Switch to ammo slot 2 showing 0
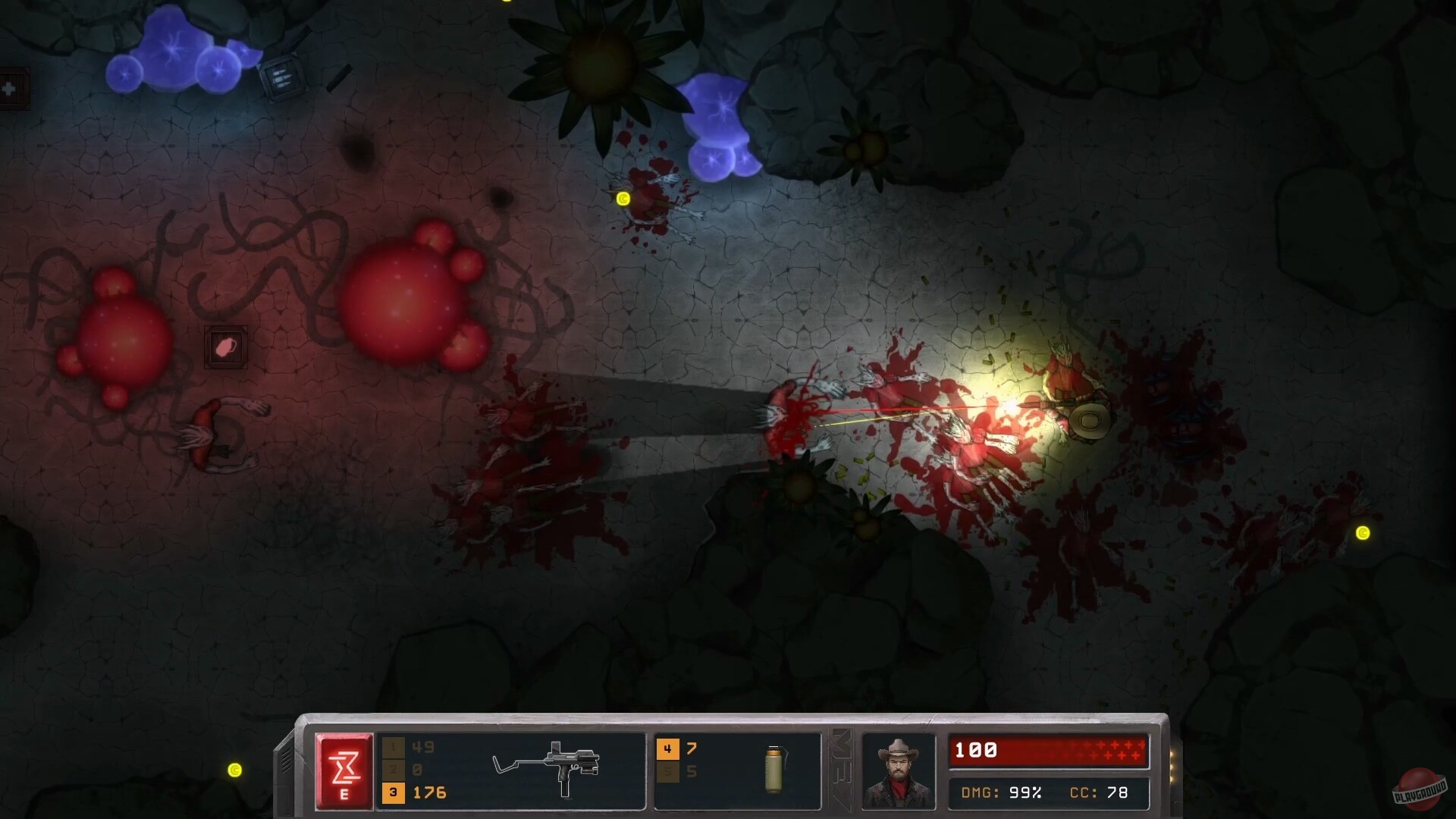This screenshot has width=1456, height=819. [409, 769]
